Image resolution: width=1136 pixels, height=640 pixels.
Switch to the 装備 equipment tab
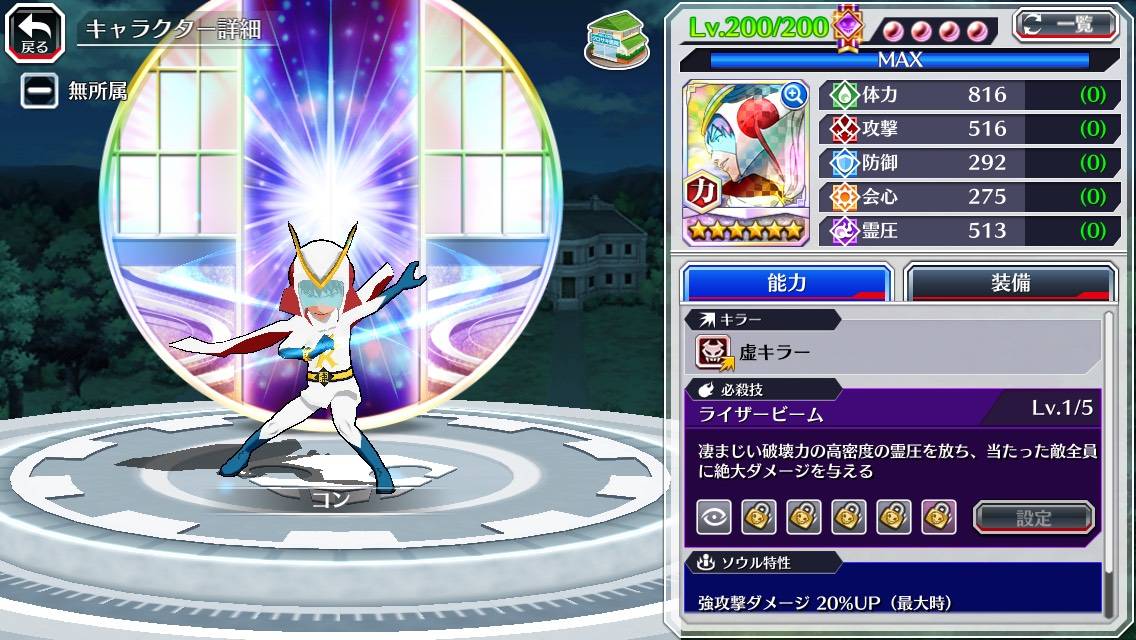point(1010,283)
